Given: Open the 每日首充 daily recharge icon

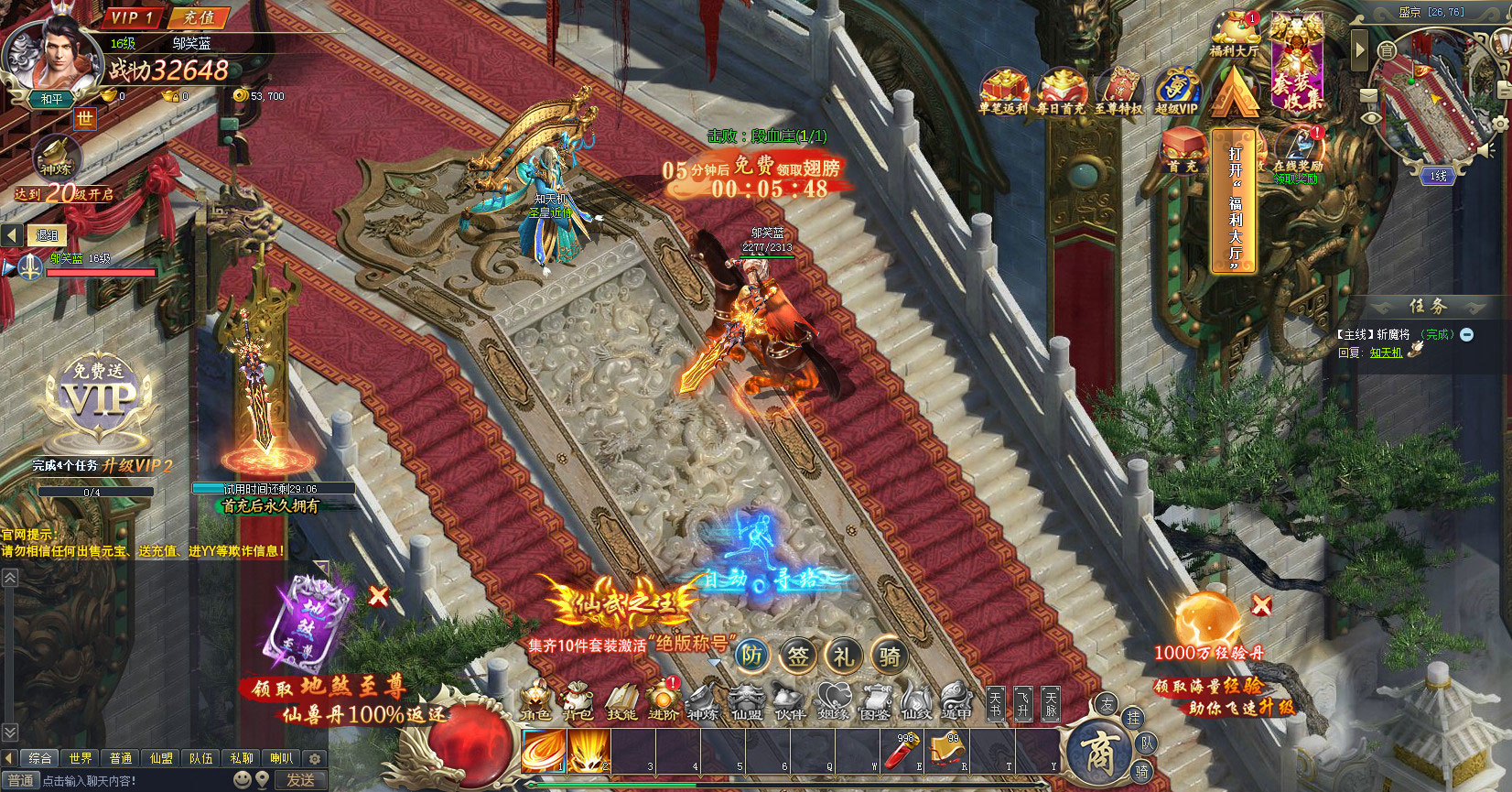Looking at the screenshot, I should [1061, 92].
